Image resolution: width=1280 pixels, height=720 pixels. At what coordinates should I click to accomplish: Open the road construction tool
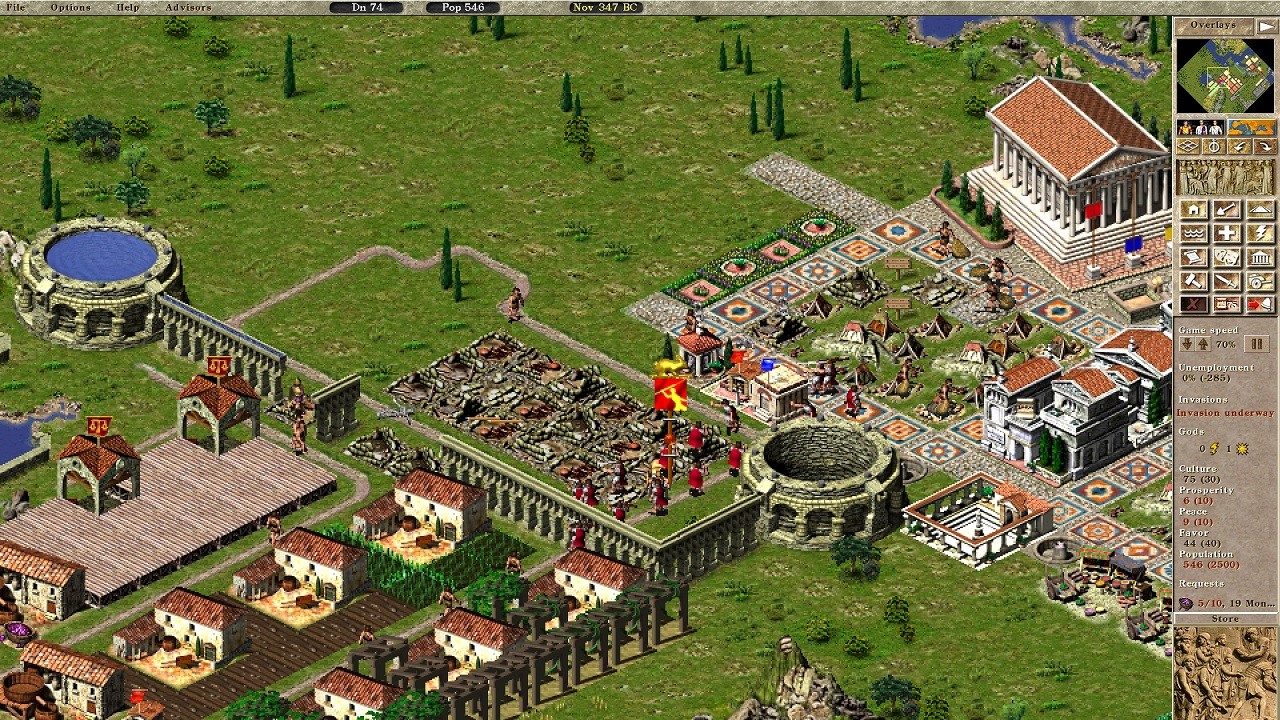tap(1258, 210)
